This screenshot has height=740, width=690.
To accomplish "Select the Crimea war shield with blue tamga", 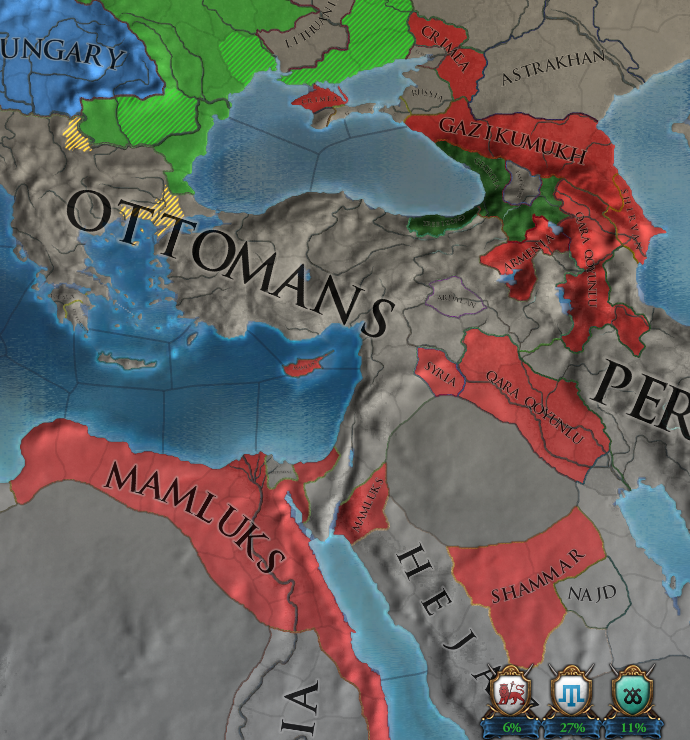I will pos(571,692).
